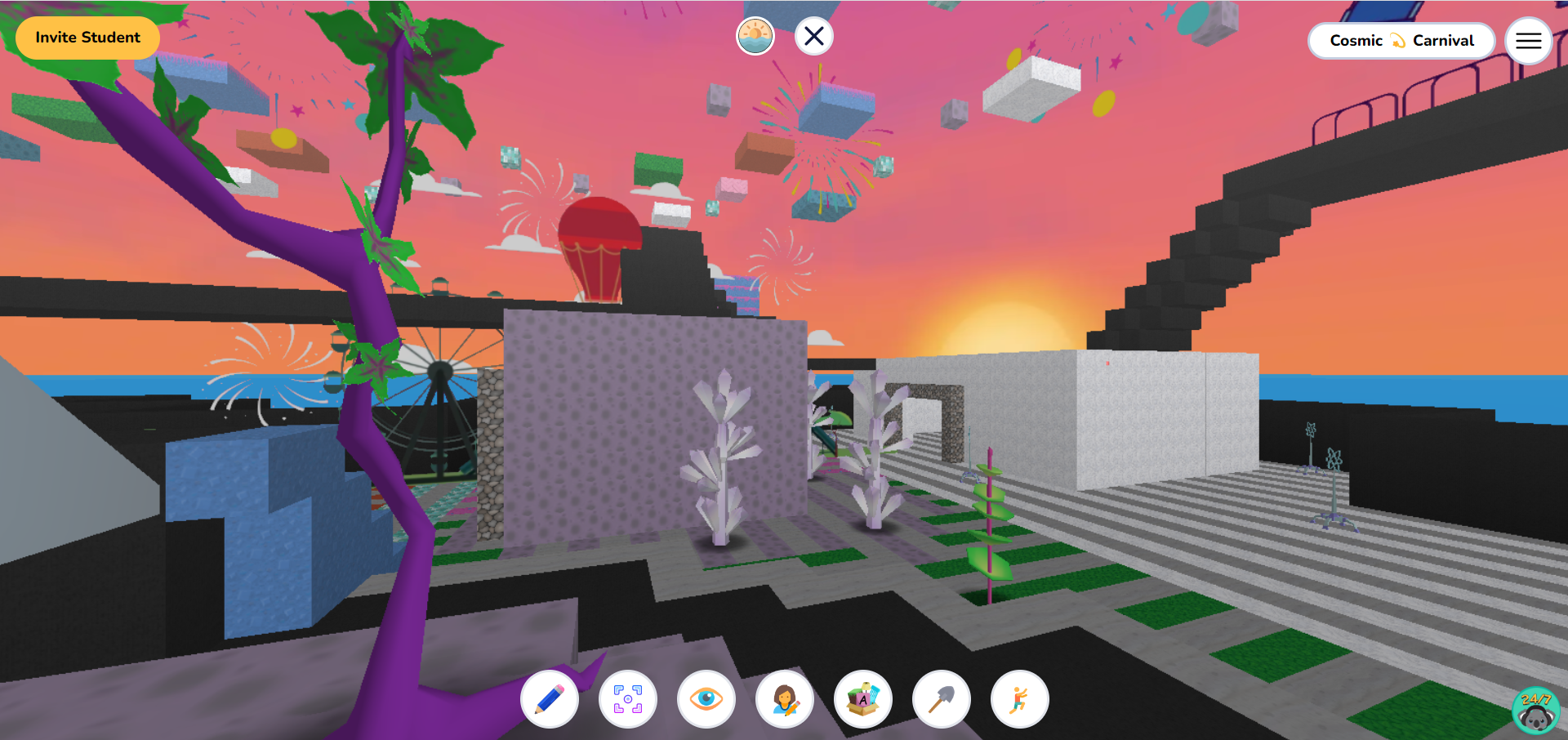Activate the eye observation mode
Viewport: 1568px width, 740px height.
706,699
